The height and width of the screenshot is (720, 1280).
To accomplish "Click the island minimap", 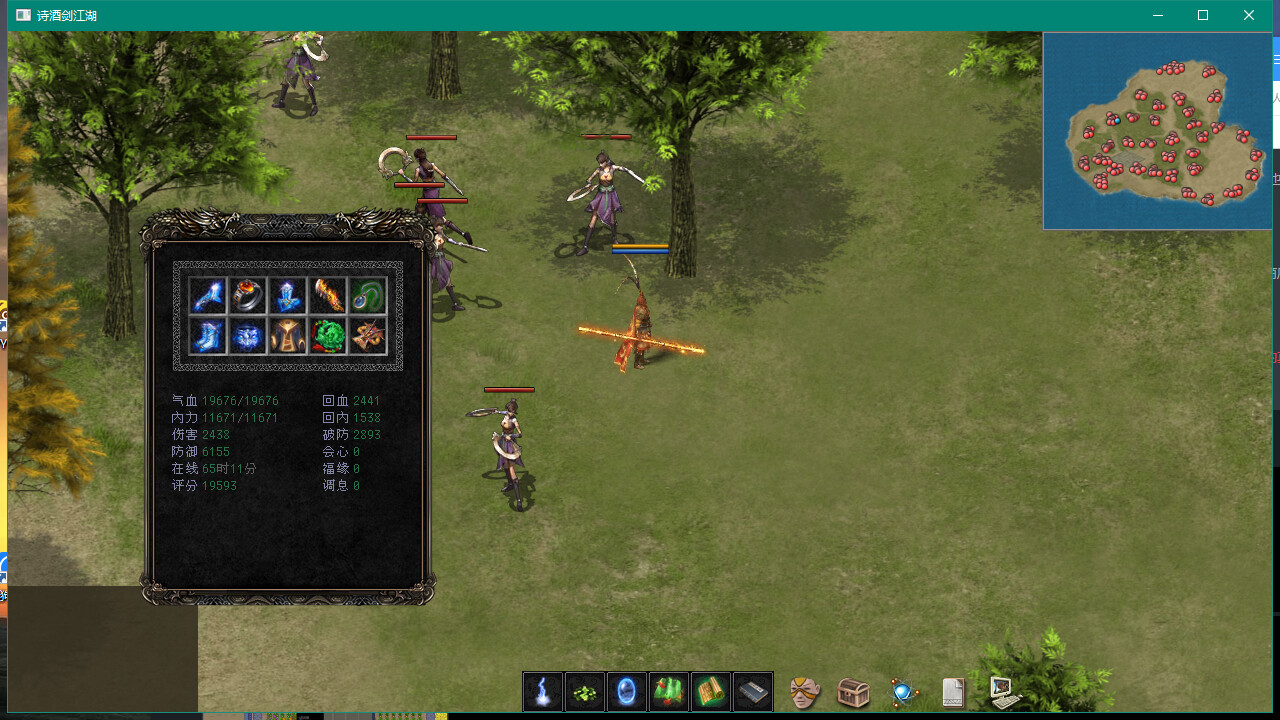I will coord(1157,131).
